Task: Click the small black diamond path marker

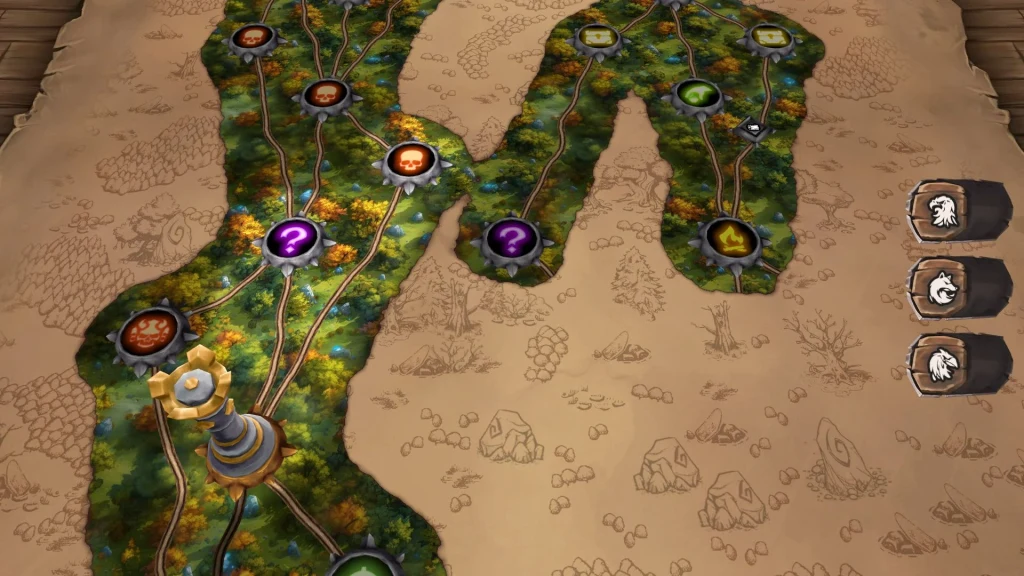Action: 752,129
